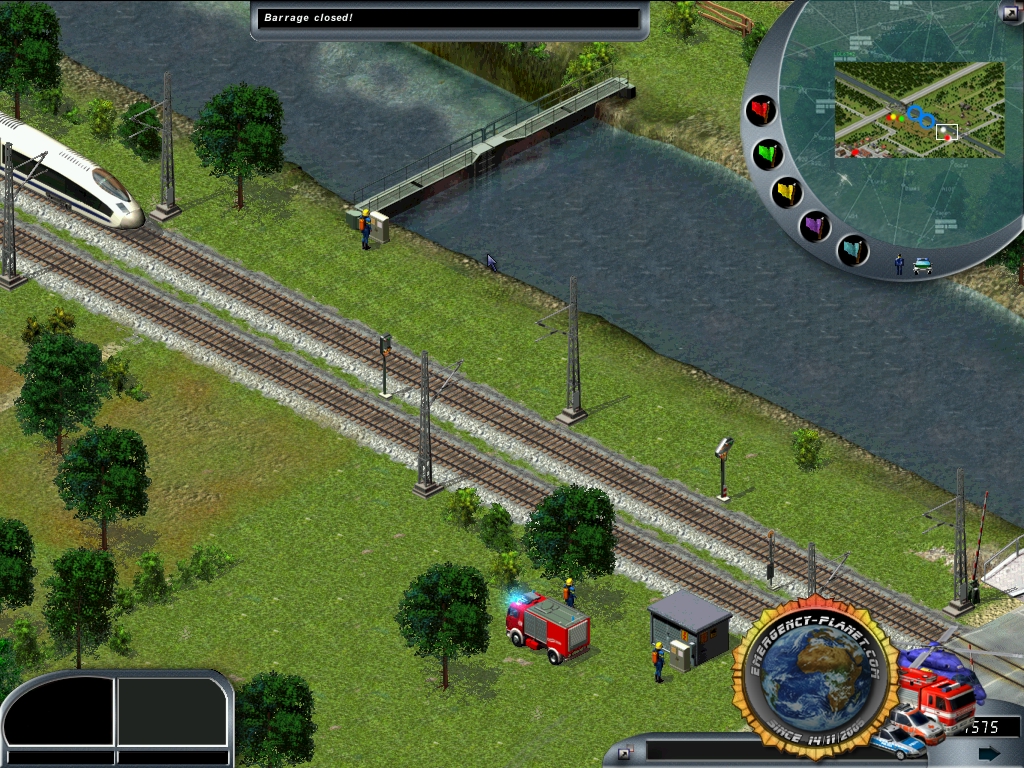The height and width of the screenshot is (768, 1024).
Task: Click the police car icon under the minimap
Action: tap(922, 266)
